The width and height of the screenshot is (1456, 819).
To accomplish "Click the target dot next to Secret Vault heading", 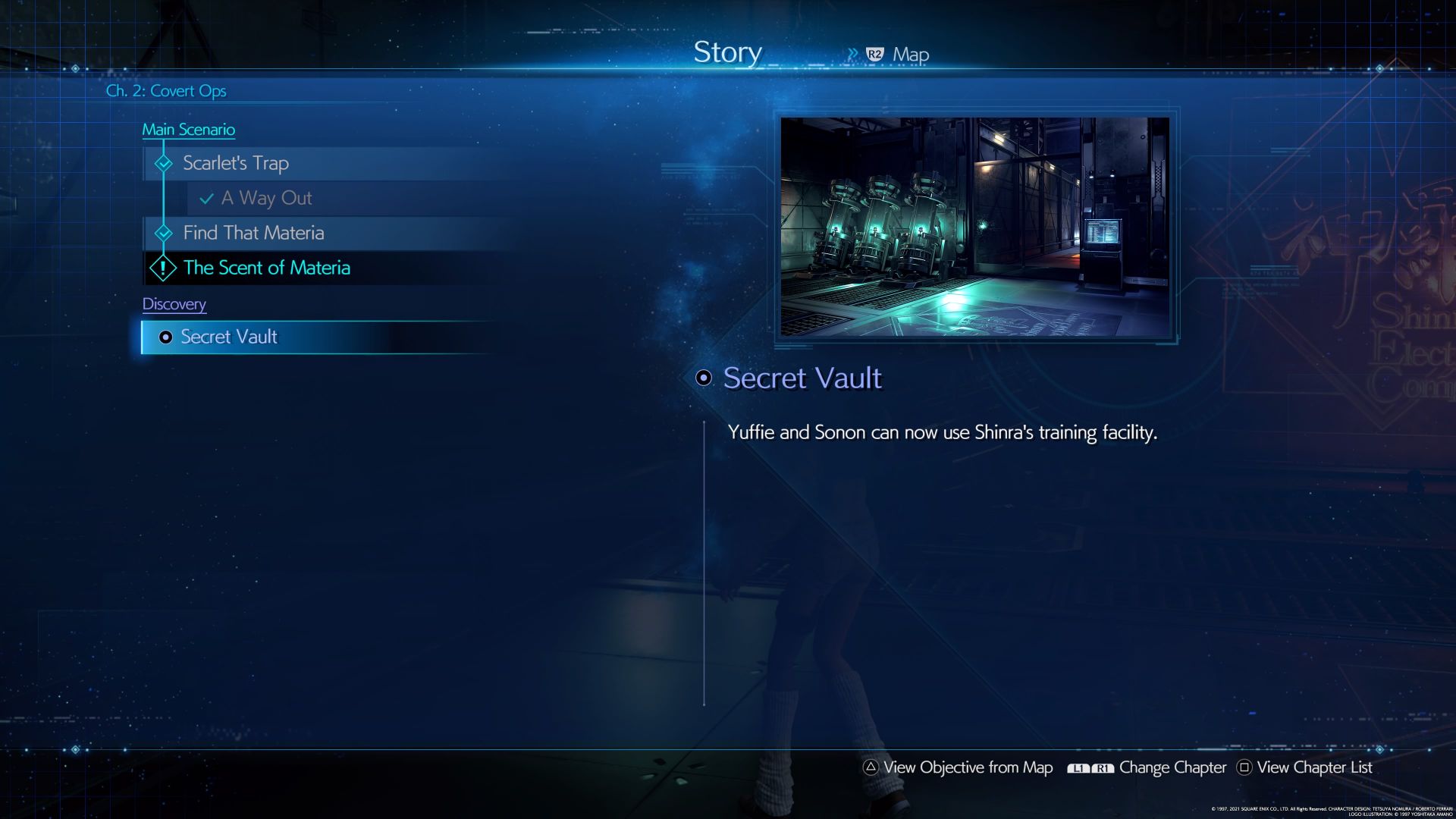I will point(704,378).
